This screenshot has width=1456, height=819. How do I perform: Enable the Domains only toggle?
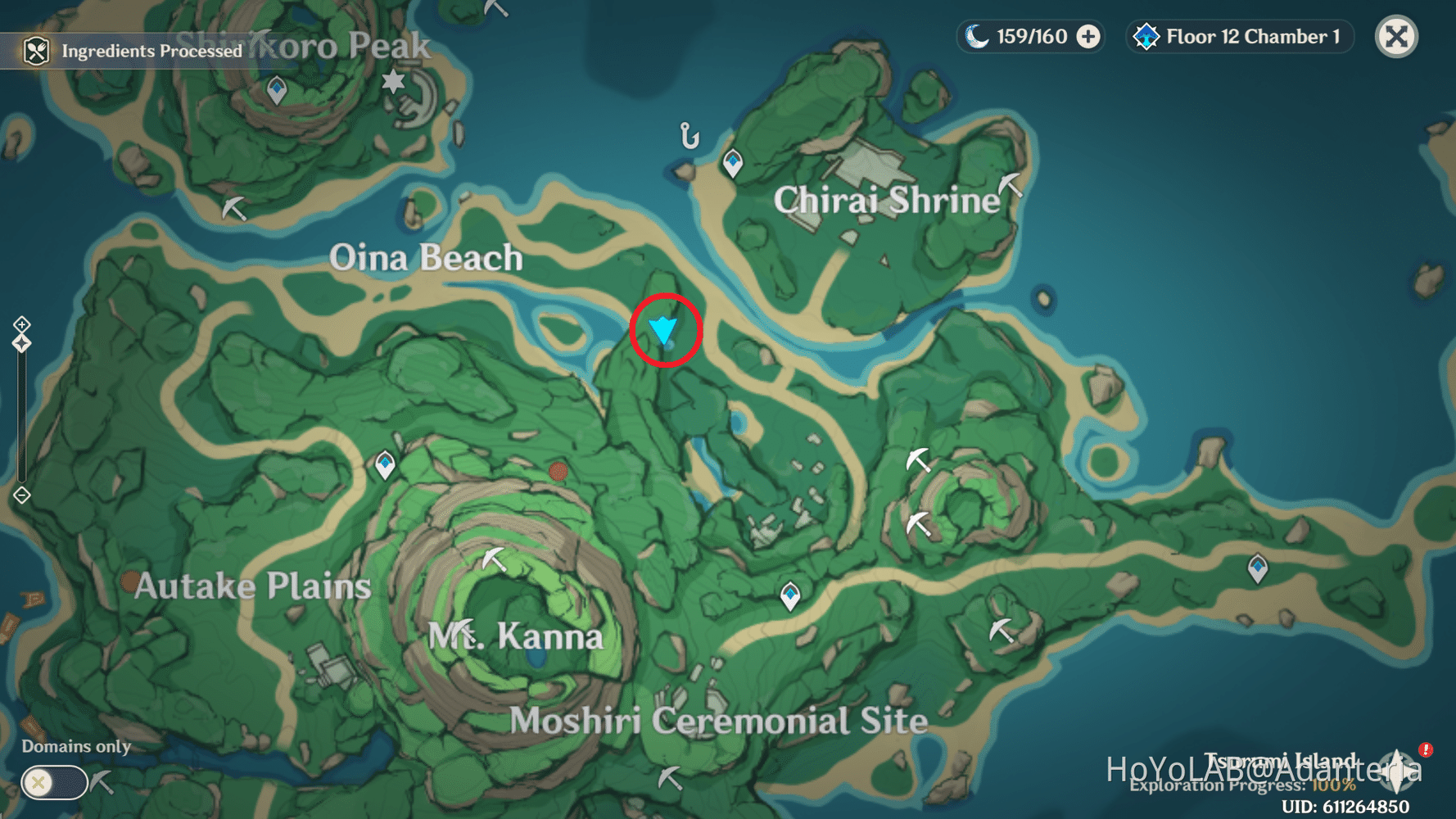pyautogui.click(x=52, y=783)
